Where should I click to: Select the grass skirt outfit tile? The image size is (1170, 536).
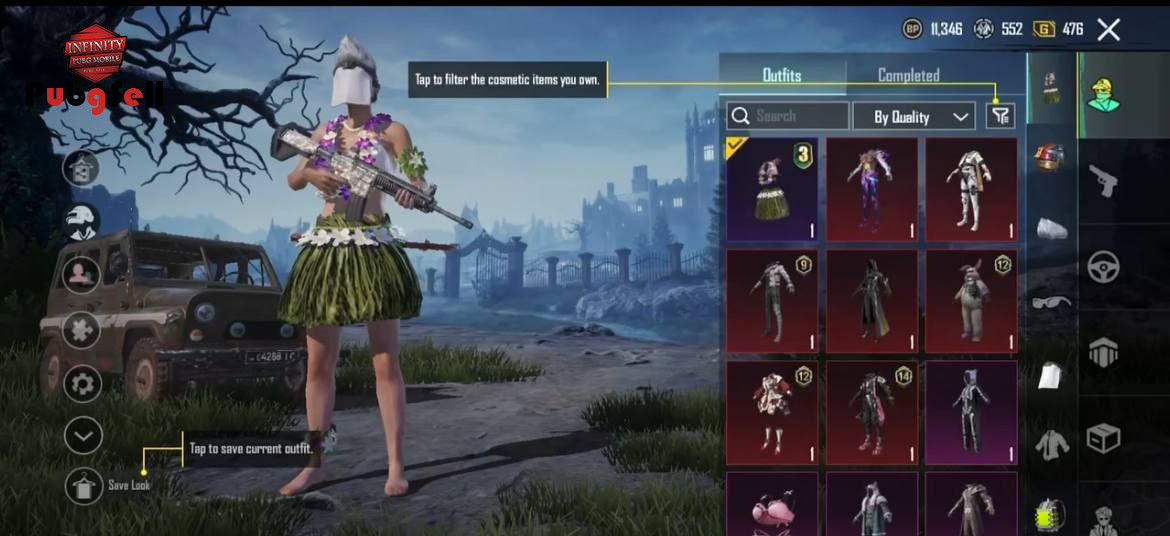coord(771,190)
